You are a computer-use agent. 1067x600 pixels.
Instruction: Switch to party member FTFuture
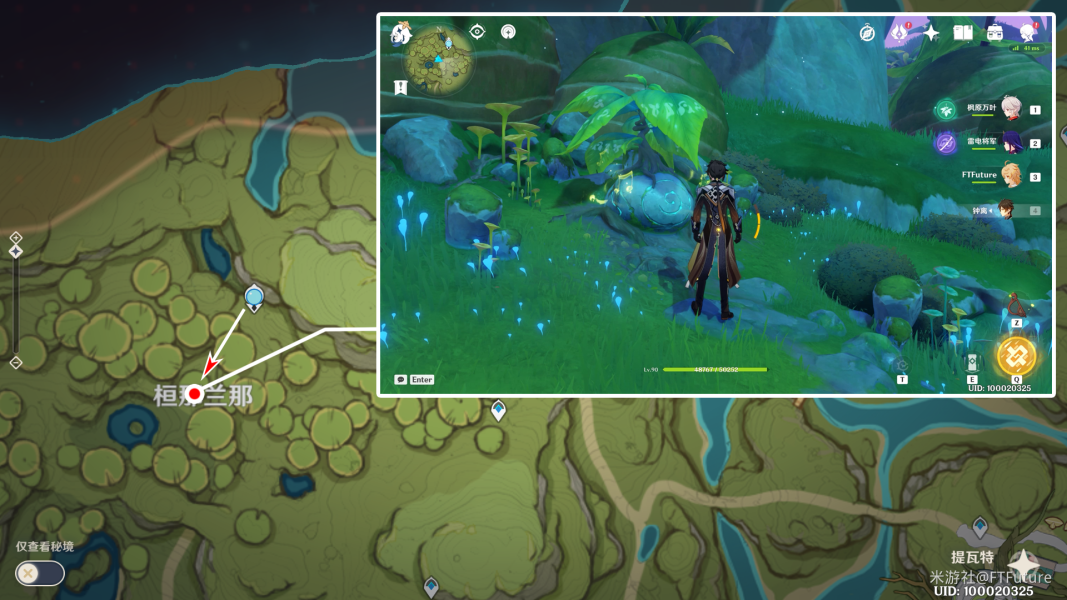(x=1010, y=176)
